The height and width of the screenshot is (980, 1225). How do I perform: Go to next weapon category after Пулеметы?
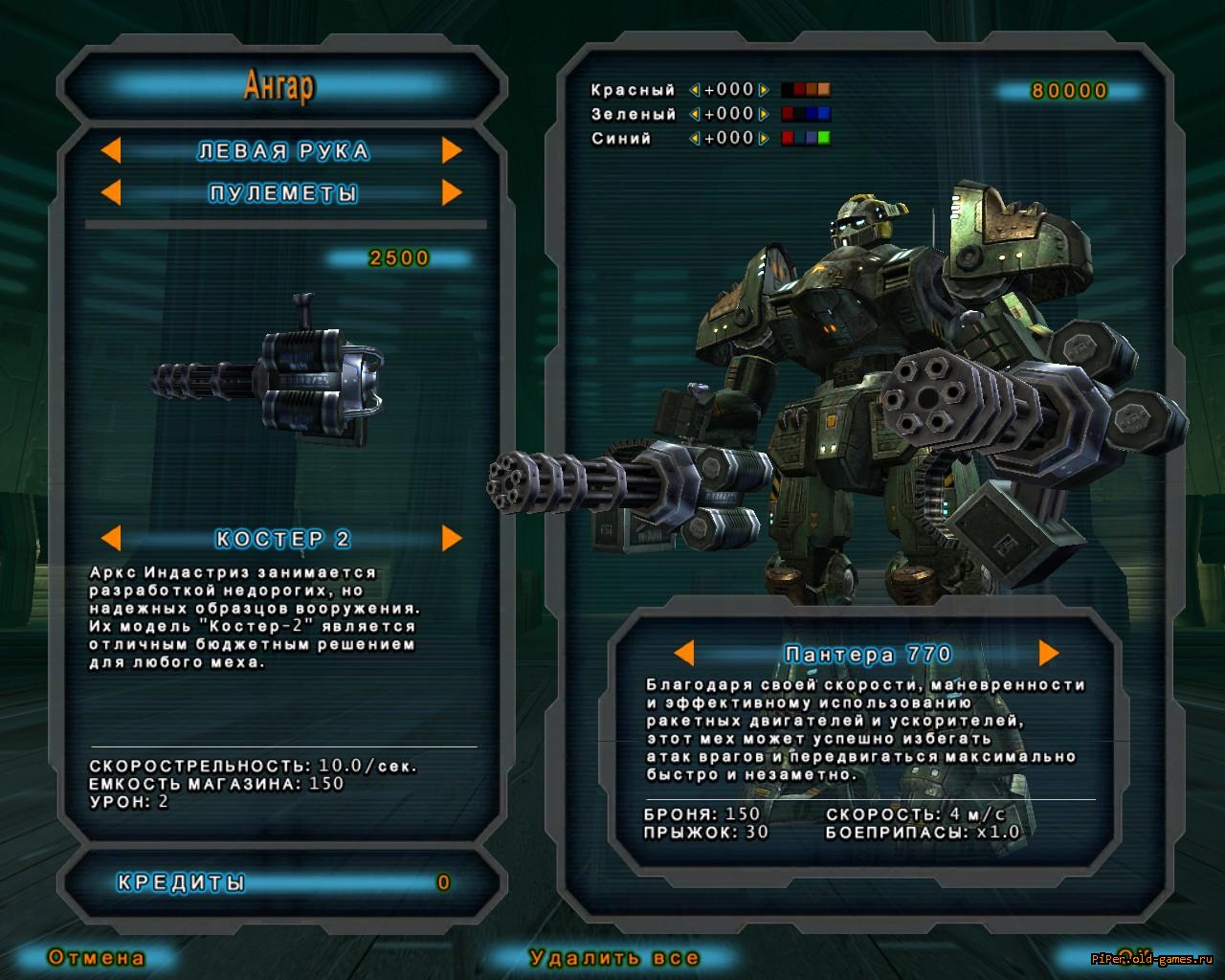[x=452, y=193]
